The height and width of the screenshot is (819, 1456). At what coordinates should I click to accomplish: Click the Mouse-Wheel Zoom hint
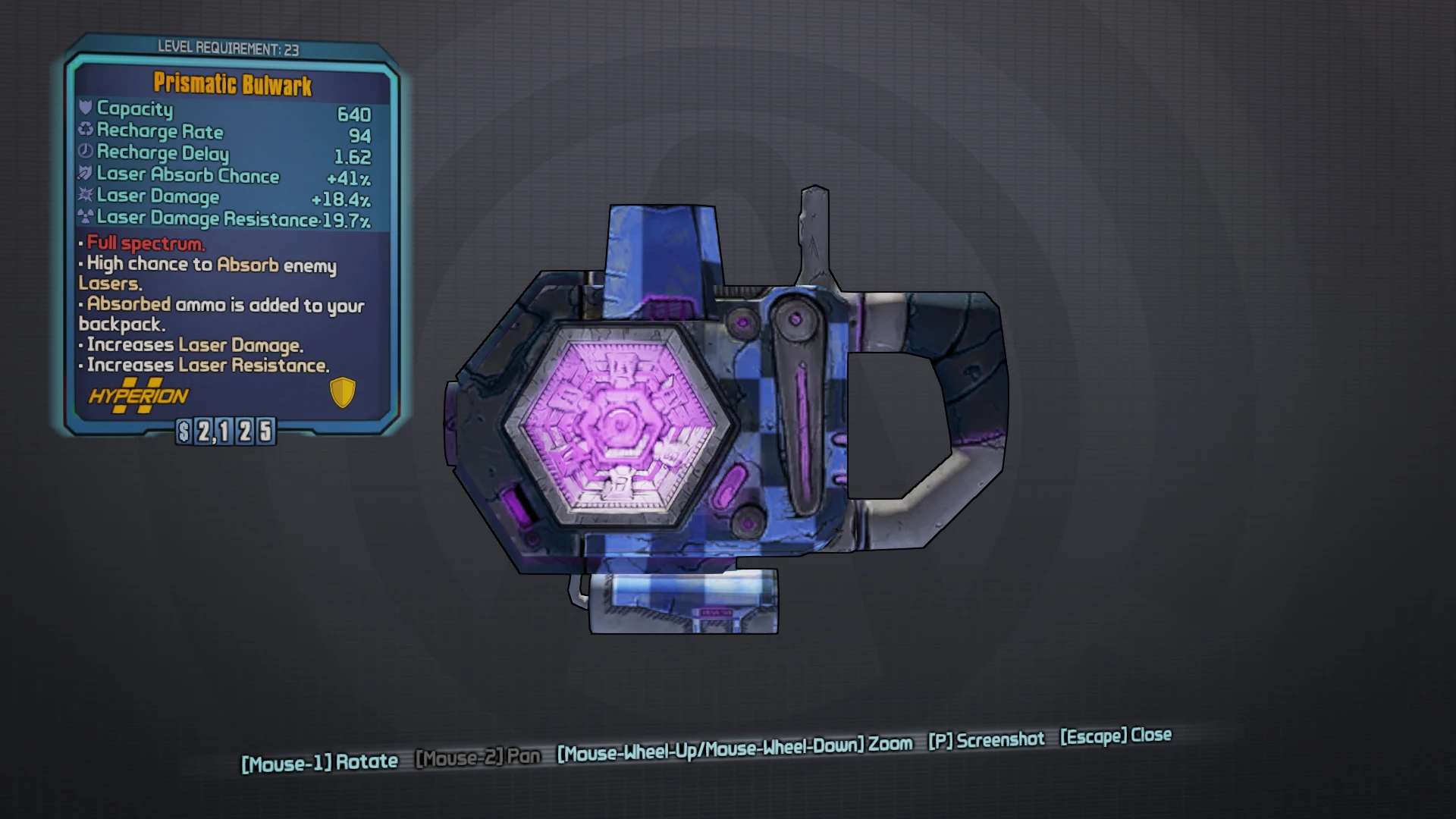point(732,745)
